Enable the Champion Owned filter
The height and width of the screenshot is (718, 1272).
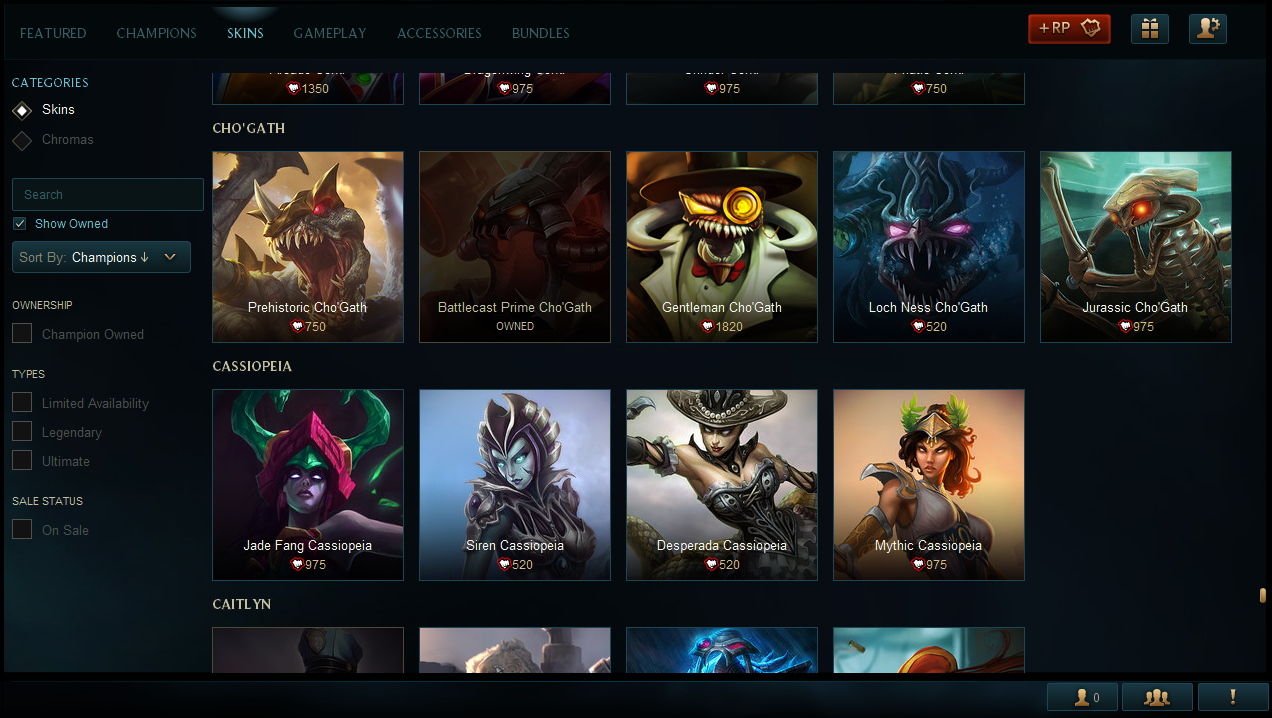(22, 334)
